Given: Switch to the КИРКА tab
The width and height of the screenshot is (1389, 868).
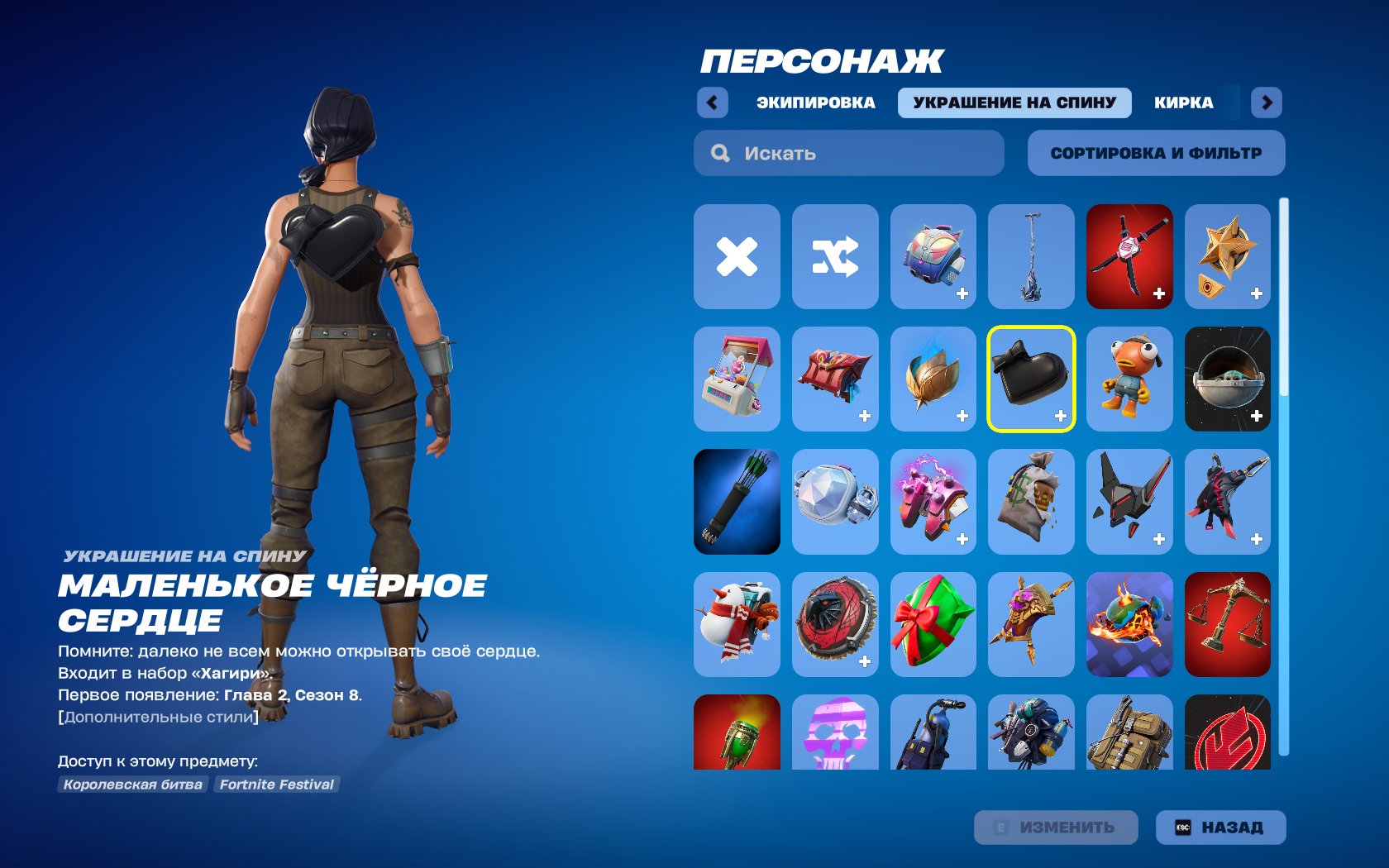Looking at the screenshot, I should pos(1184,103).
